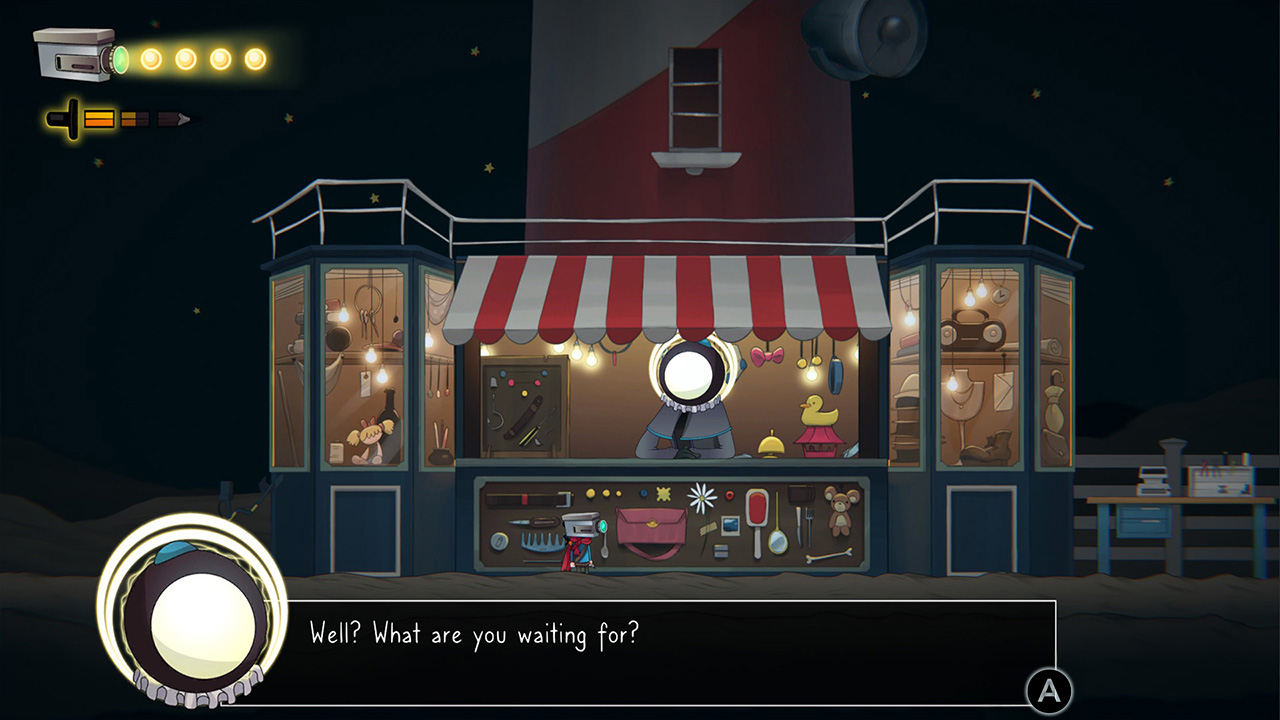Select the player character at the counter
The width and height of the screenshot is (1280, 720).
578,540
